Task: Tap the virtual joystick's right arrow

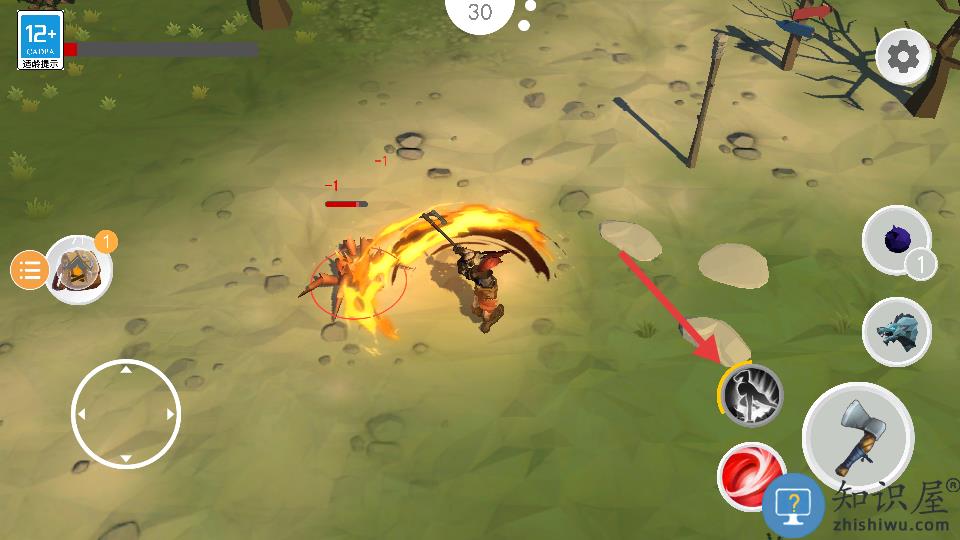Action: 171,414
